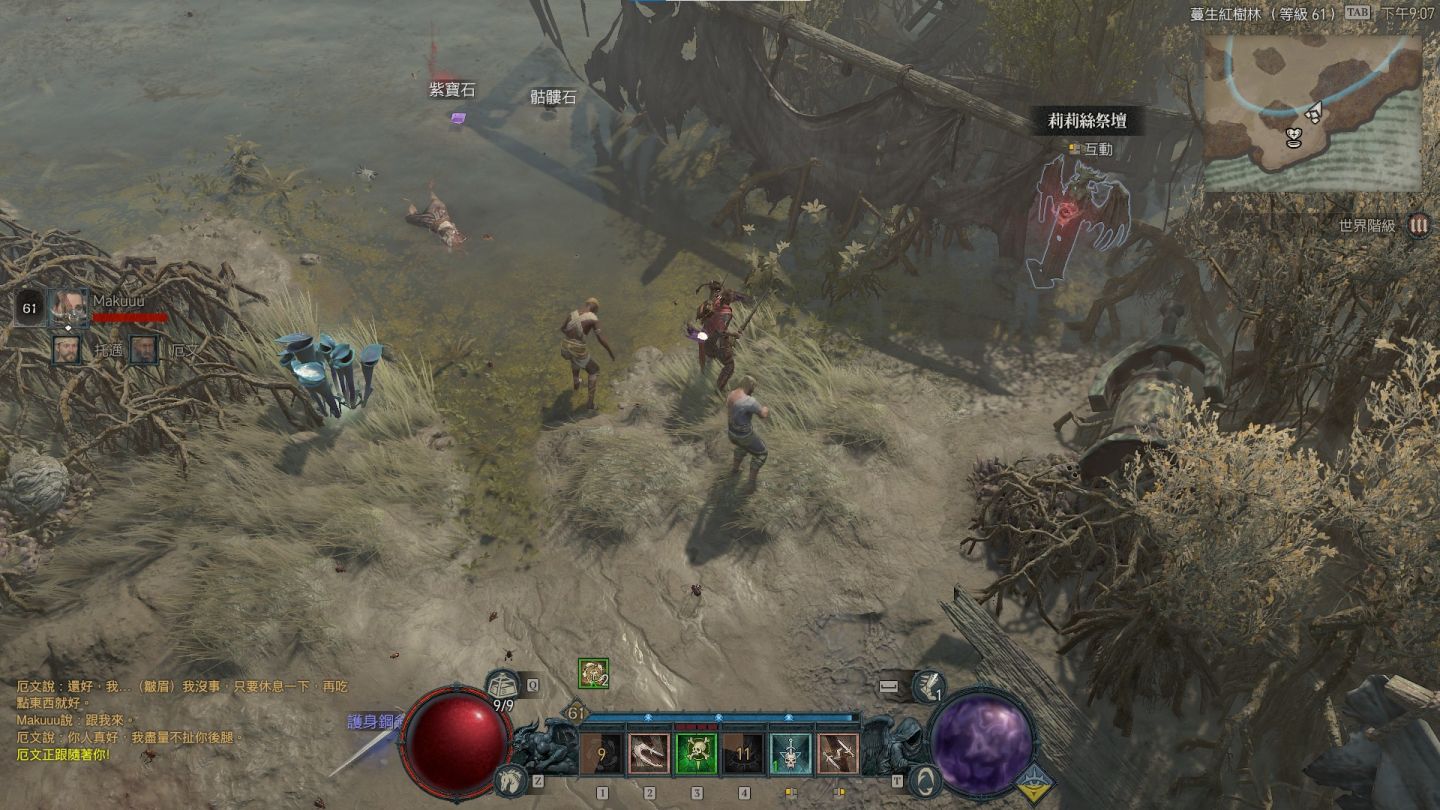The image size is (1440, 810).
Task: Pick up the 紫寶石 loot label
Action: coord(452,91)
